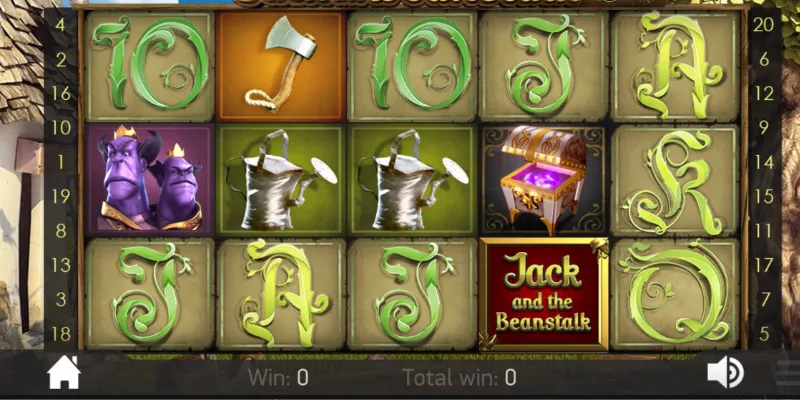Select payline number 1 marker
Screen dimensions: 800x400
click(61, 161)
